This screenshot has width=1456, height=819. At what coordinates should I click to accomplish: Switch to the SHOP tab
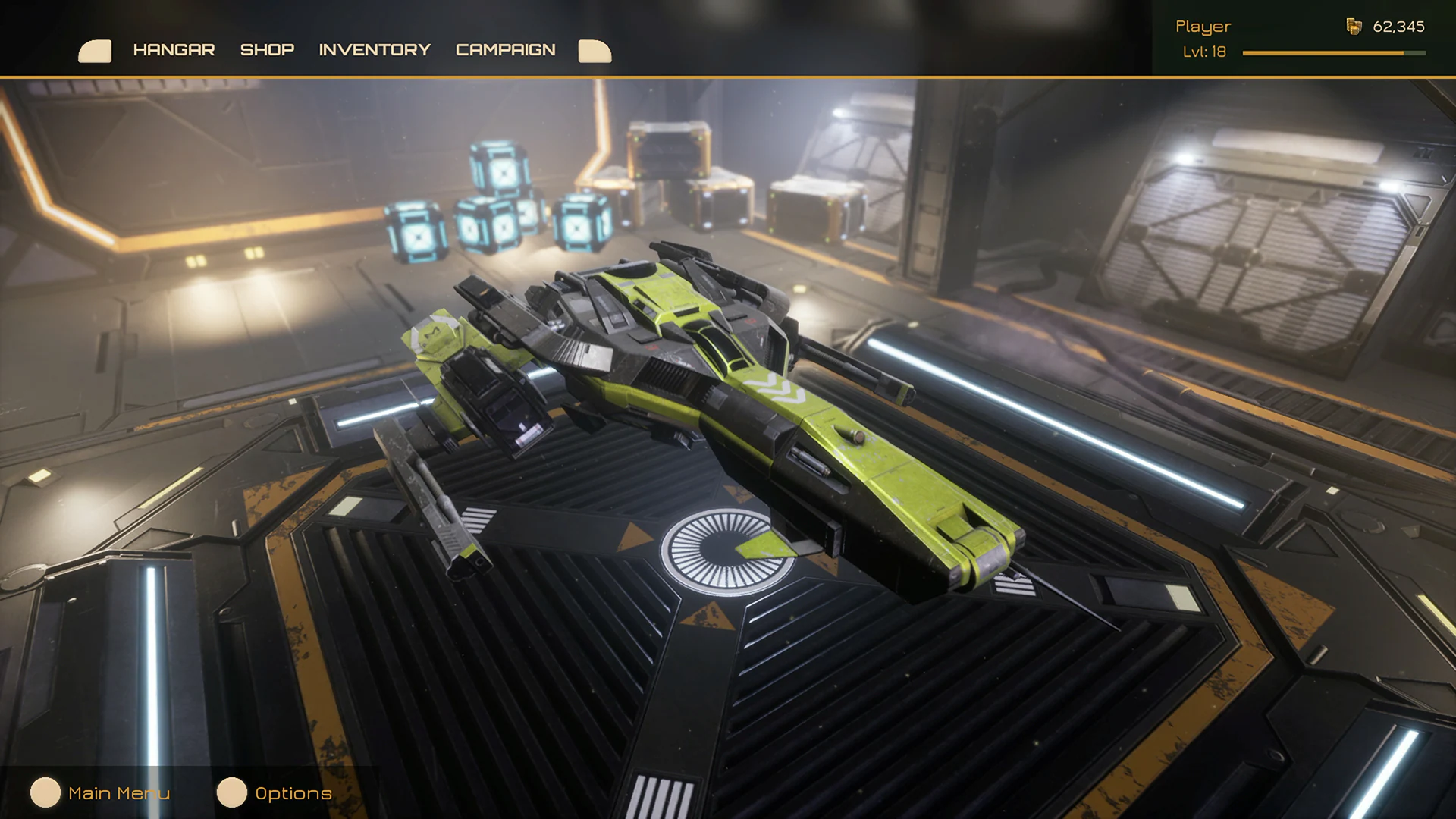click(x=266, y=50)
